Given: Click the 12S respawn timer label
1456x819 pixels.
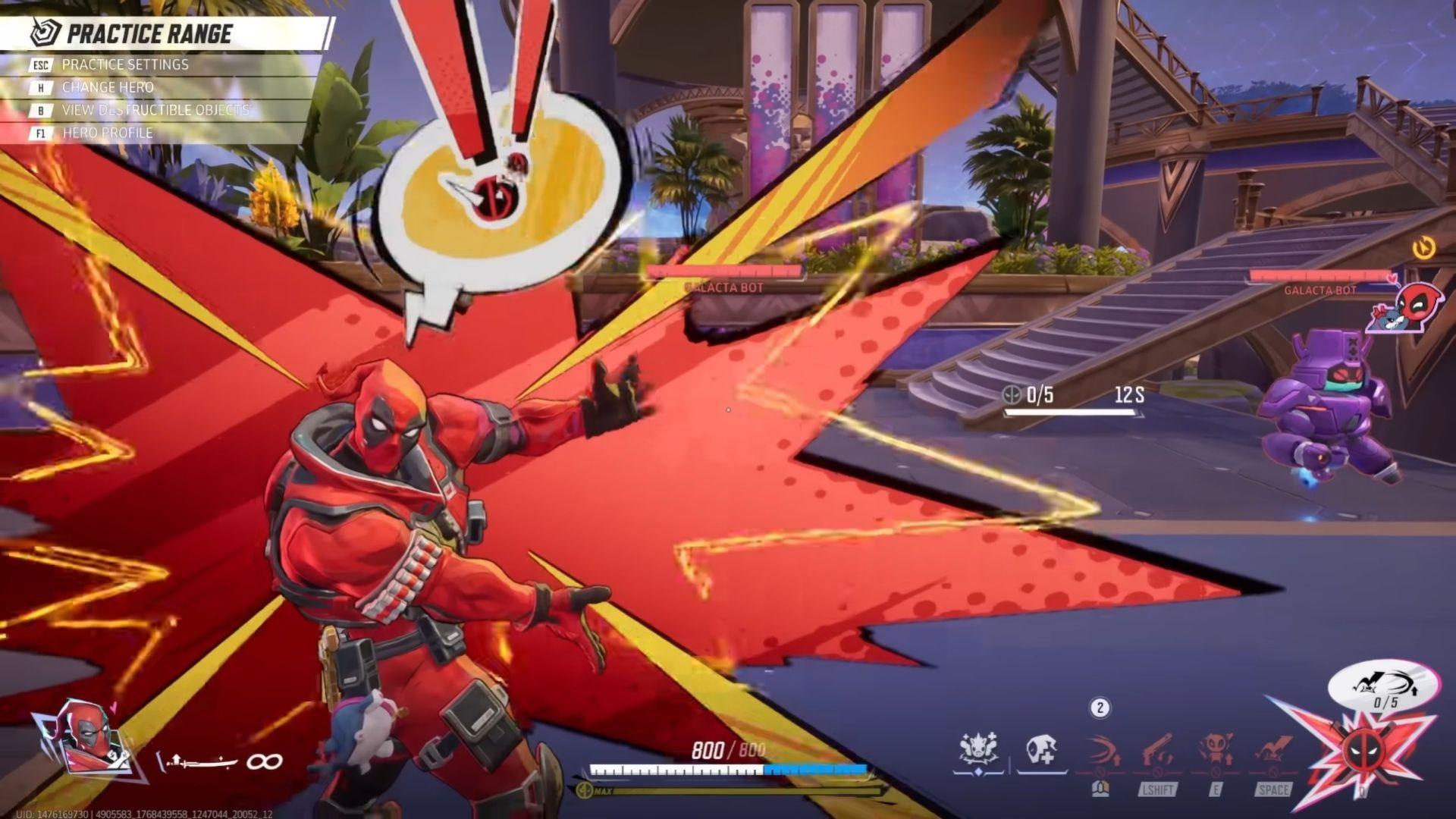Looking at the screenshot, I should click(1131, 394).
